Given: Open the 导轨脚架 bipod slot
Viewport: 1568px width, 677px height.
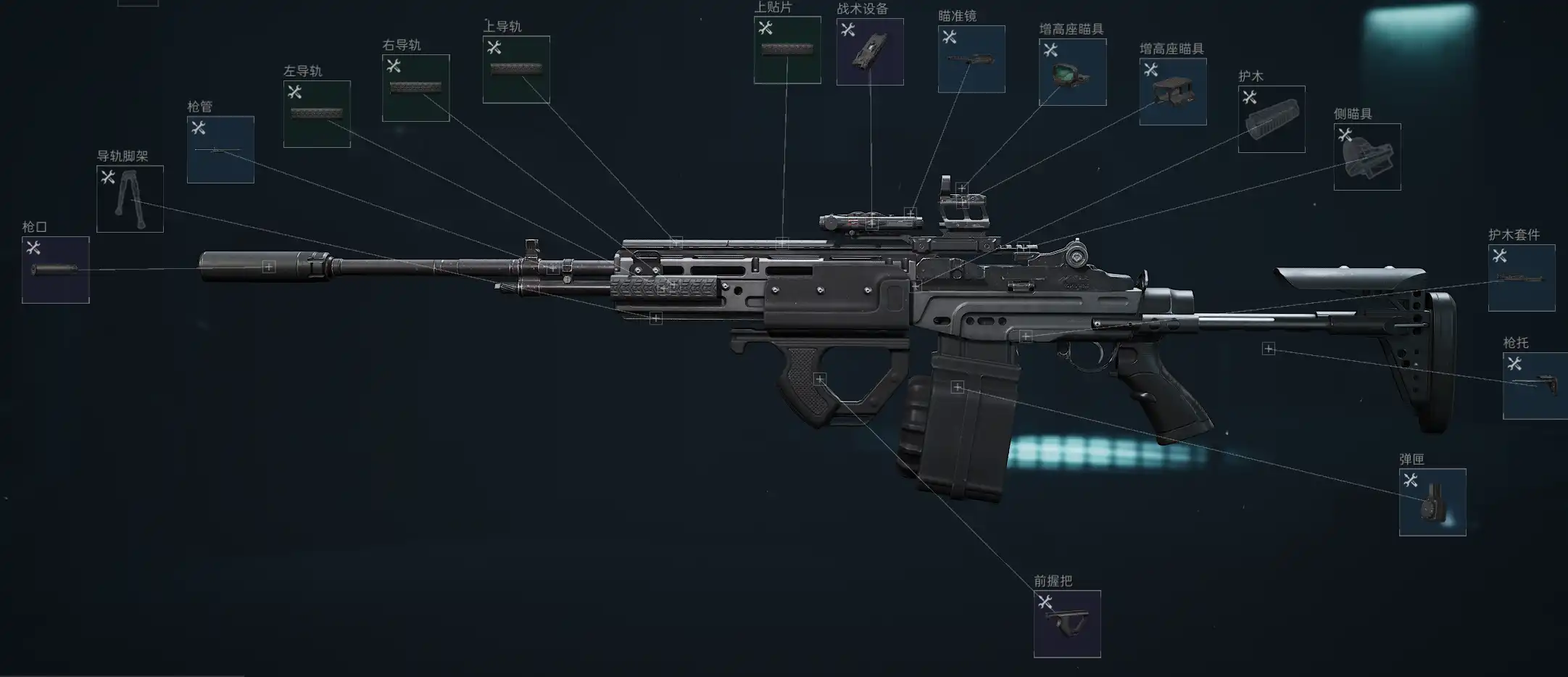Looking at the screenshot, I should (x=130, y=199).
